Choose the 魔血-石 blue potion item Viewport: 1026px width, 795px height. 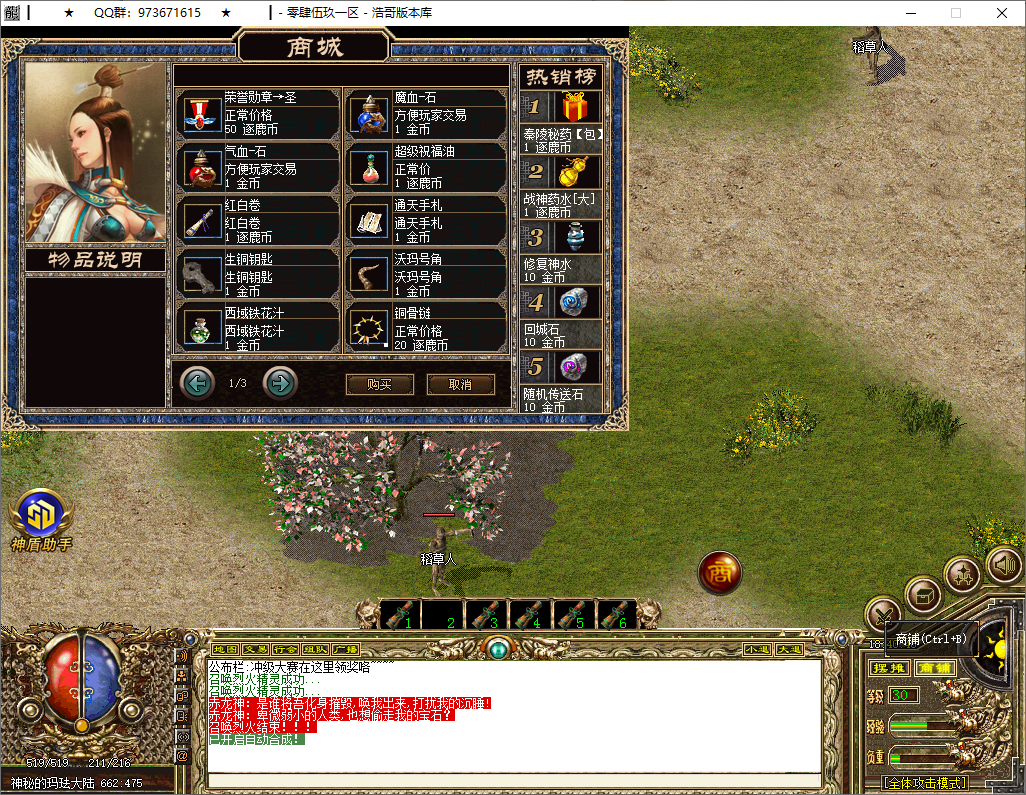[370, 115]
